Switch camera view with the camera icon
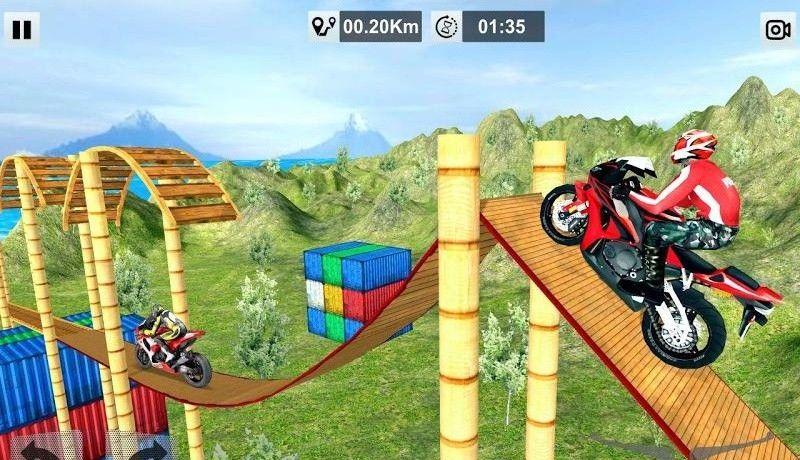800x460 pixels. [x=777, y=29]
